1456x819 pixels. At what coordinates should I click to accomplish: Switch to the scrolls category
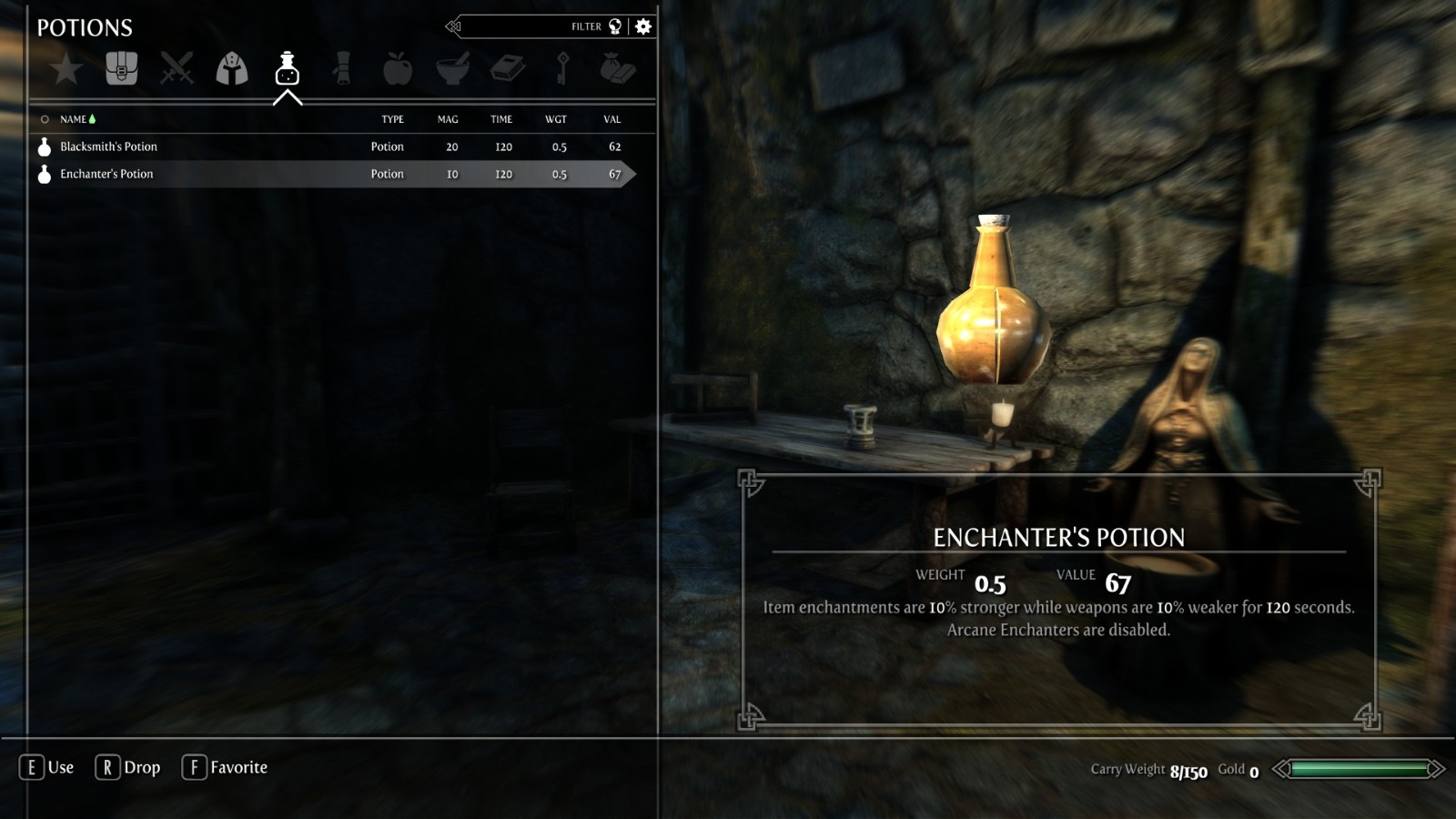click(x=342, y=68)
